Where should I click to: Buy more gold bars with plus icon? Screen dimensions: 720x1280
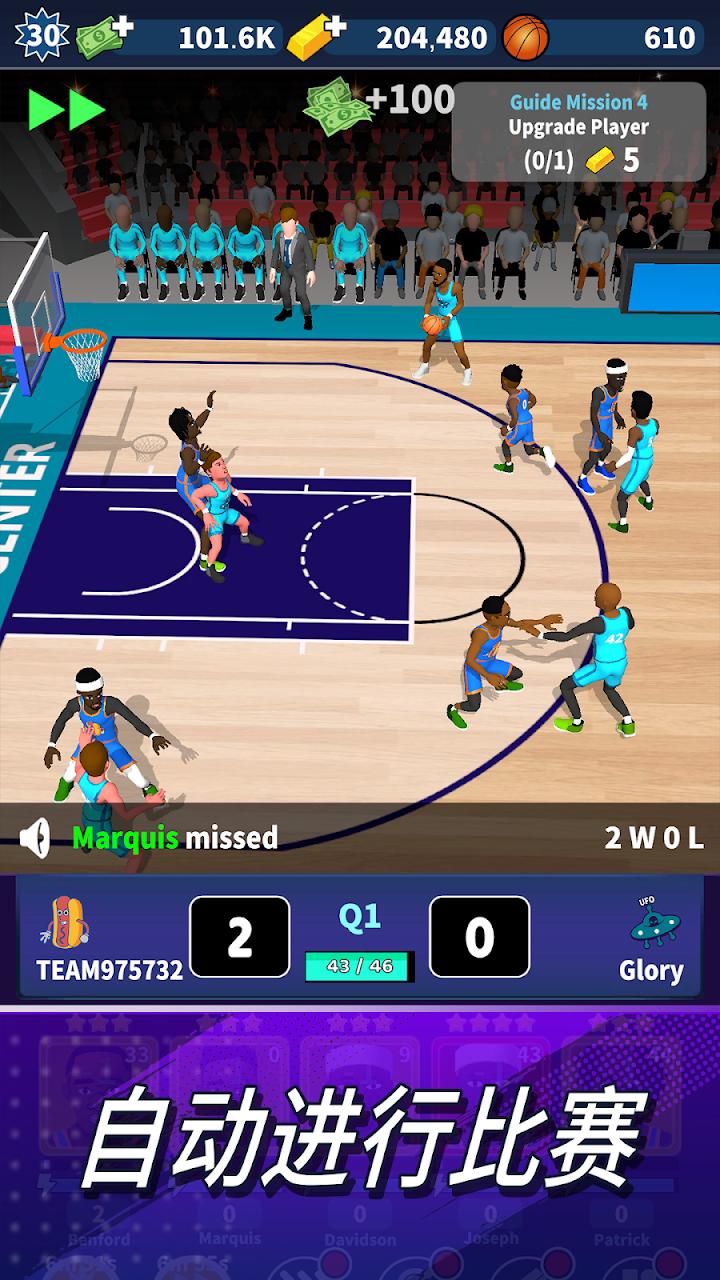(316, 37)
